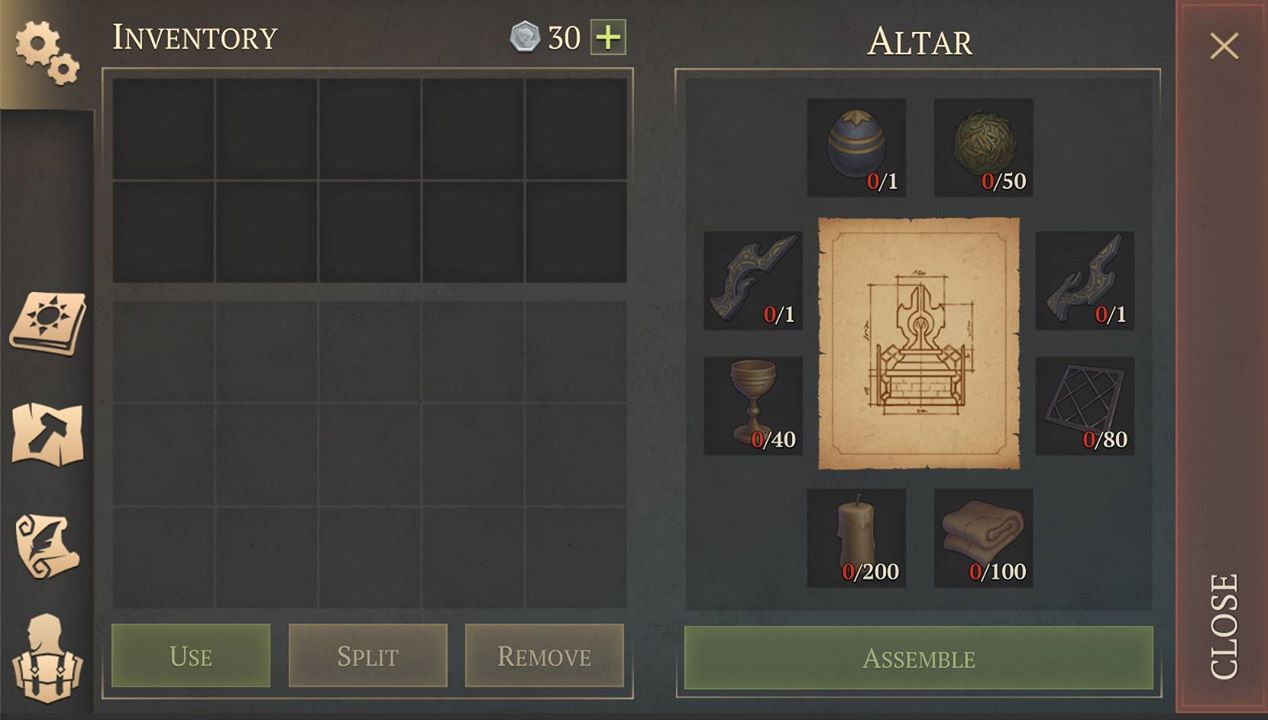
Task: Open the gear settings menu
Action: coord(46,51)
